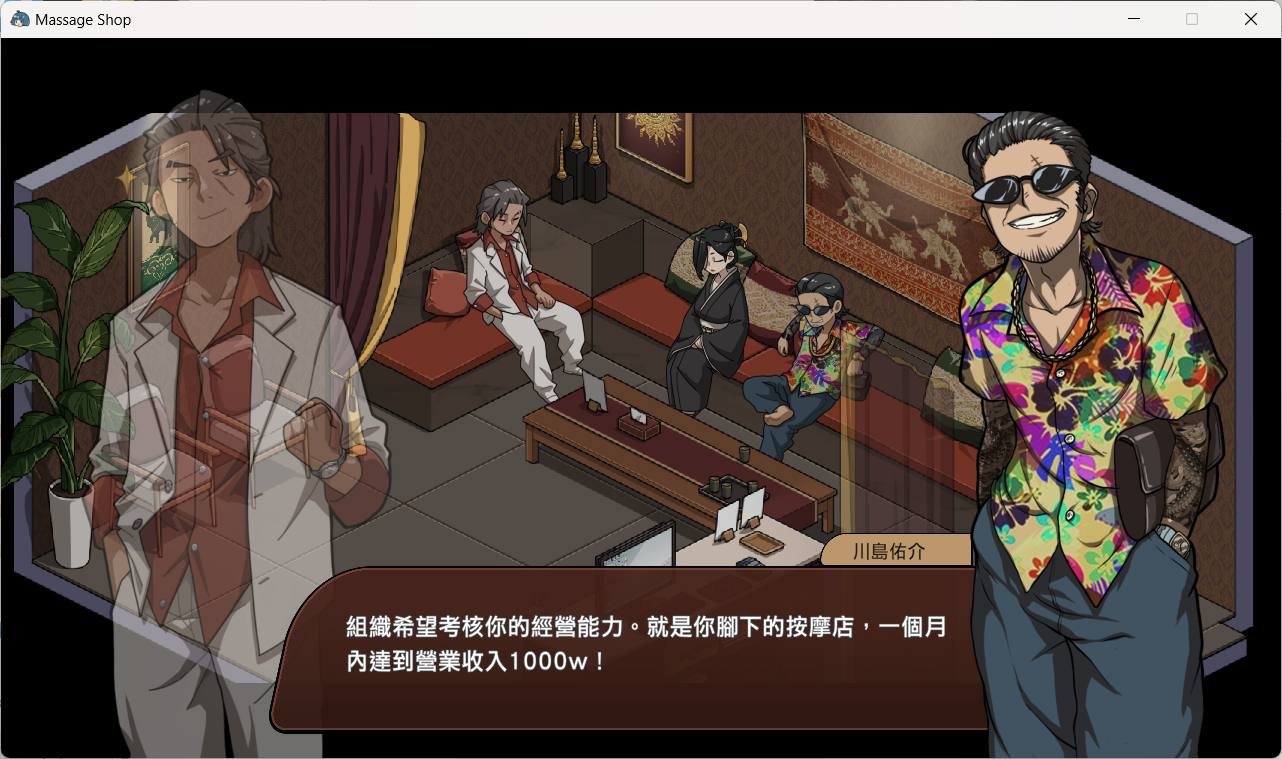Screen dimensions: 1282x759
Task: Click the golden framed picture on wall
Action: (x=655, y=140)
